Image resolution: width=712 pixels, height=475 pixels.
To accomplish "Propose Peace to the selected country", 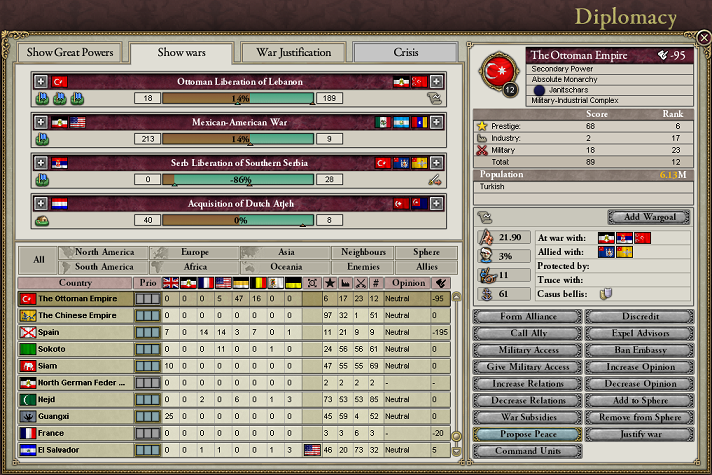I will [527, 434].
